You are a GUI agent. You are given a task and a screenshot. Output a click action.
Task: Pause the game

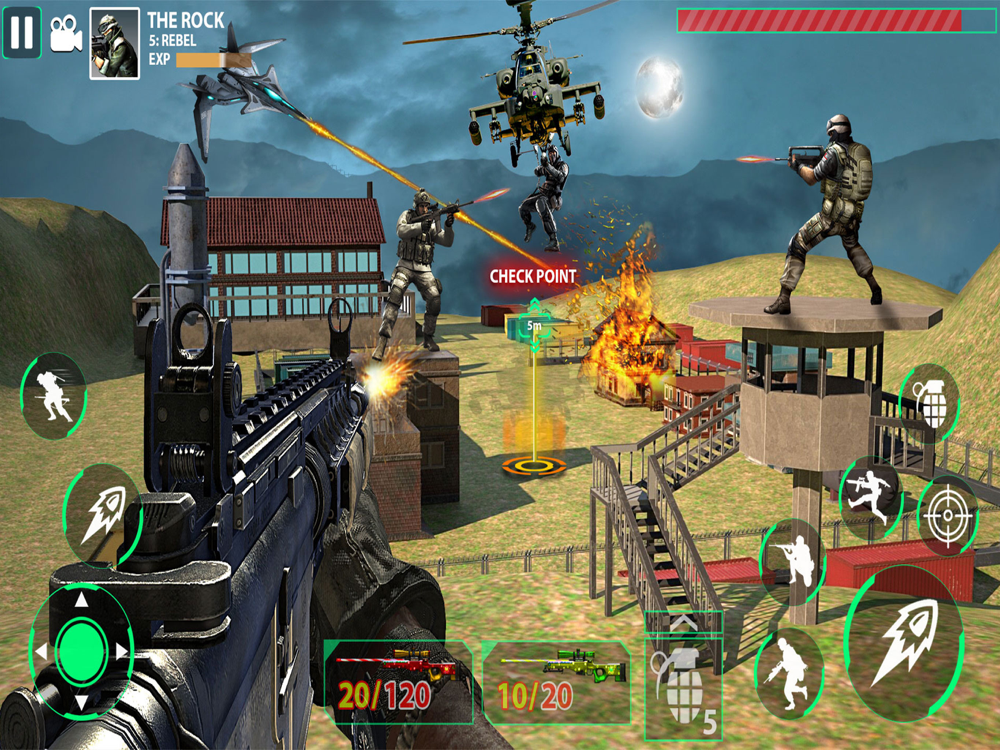pos(21,31)
